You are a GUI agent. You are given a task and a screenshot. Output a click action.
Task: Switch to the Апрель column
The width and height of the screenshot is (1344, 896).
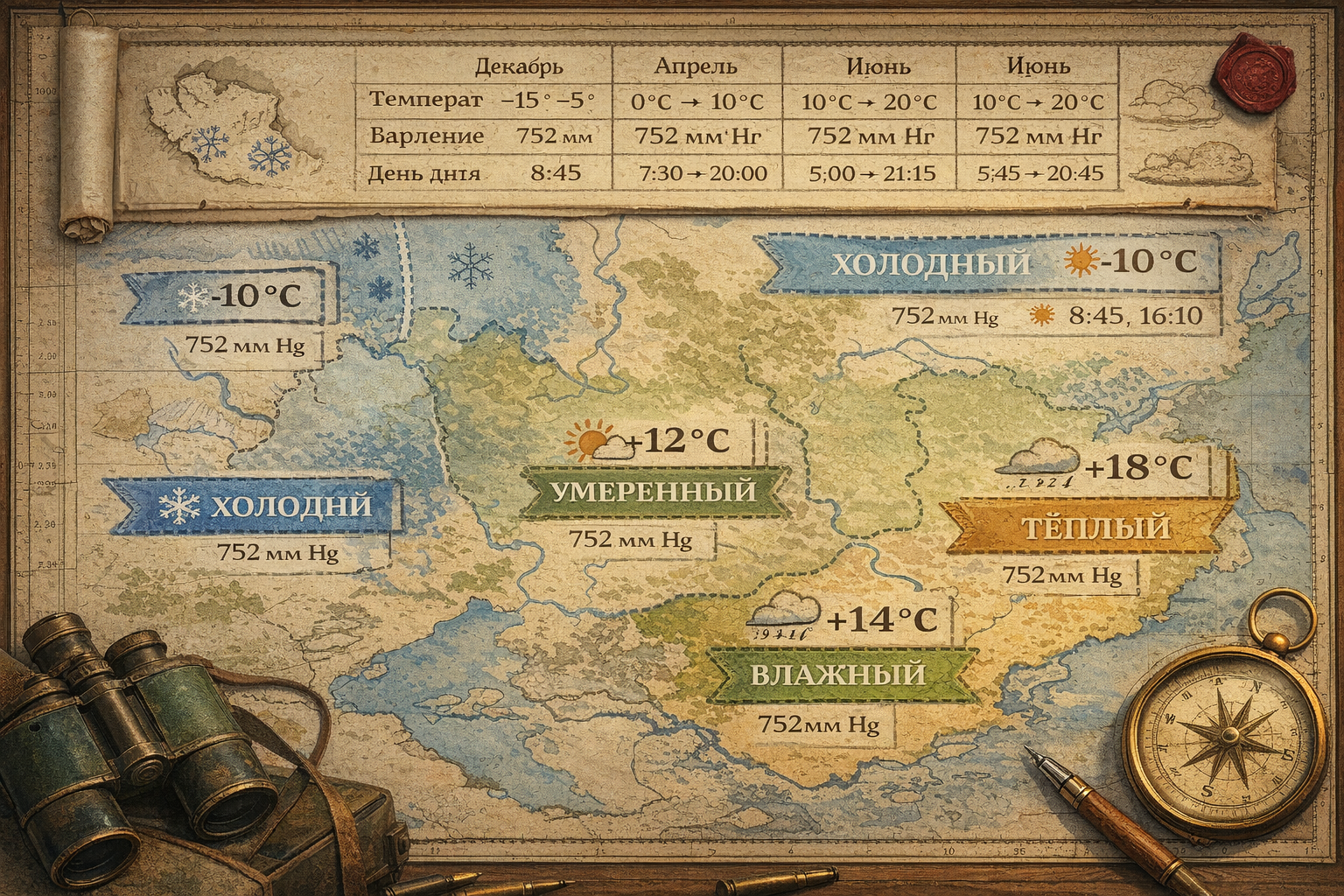coord(696,66)
